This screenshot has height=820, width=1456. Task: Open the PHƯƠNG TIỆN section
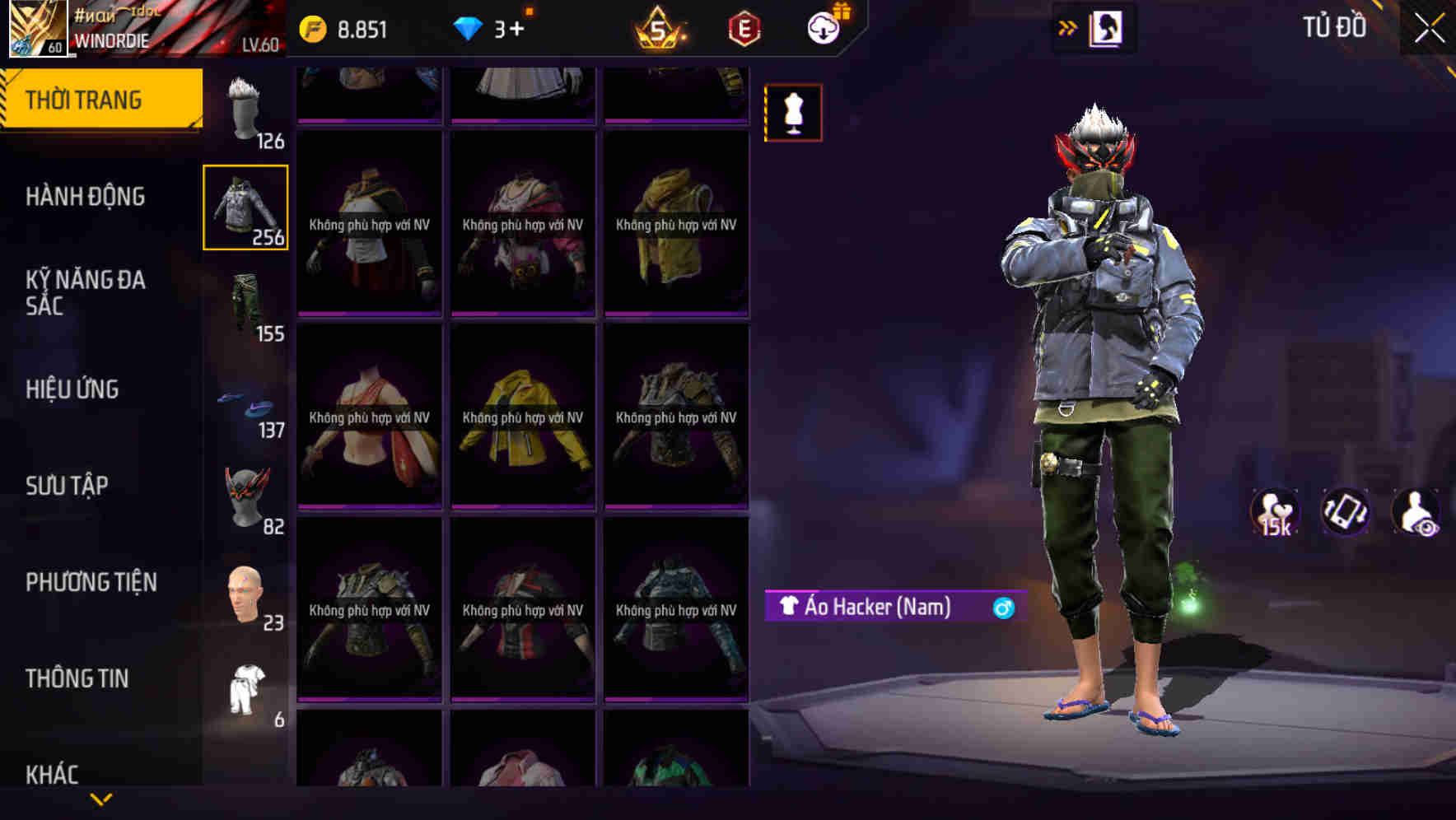[x=91, y=580]
